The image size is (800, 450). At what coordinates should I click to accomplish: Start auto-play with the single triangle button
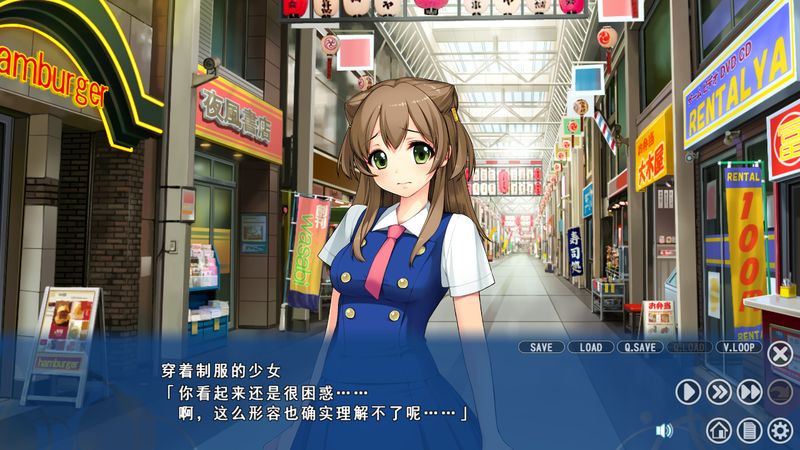click(688, 392)
